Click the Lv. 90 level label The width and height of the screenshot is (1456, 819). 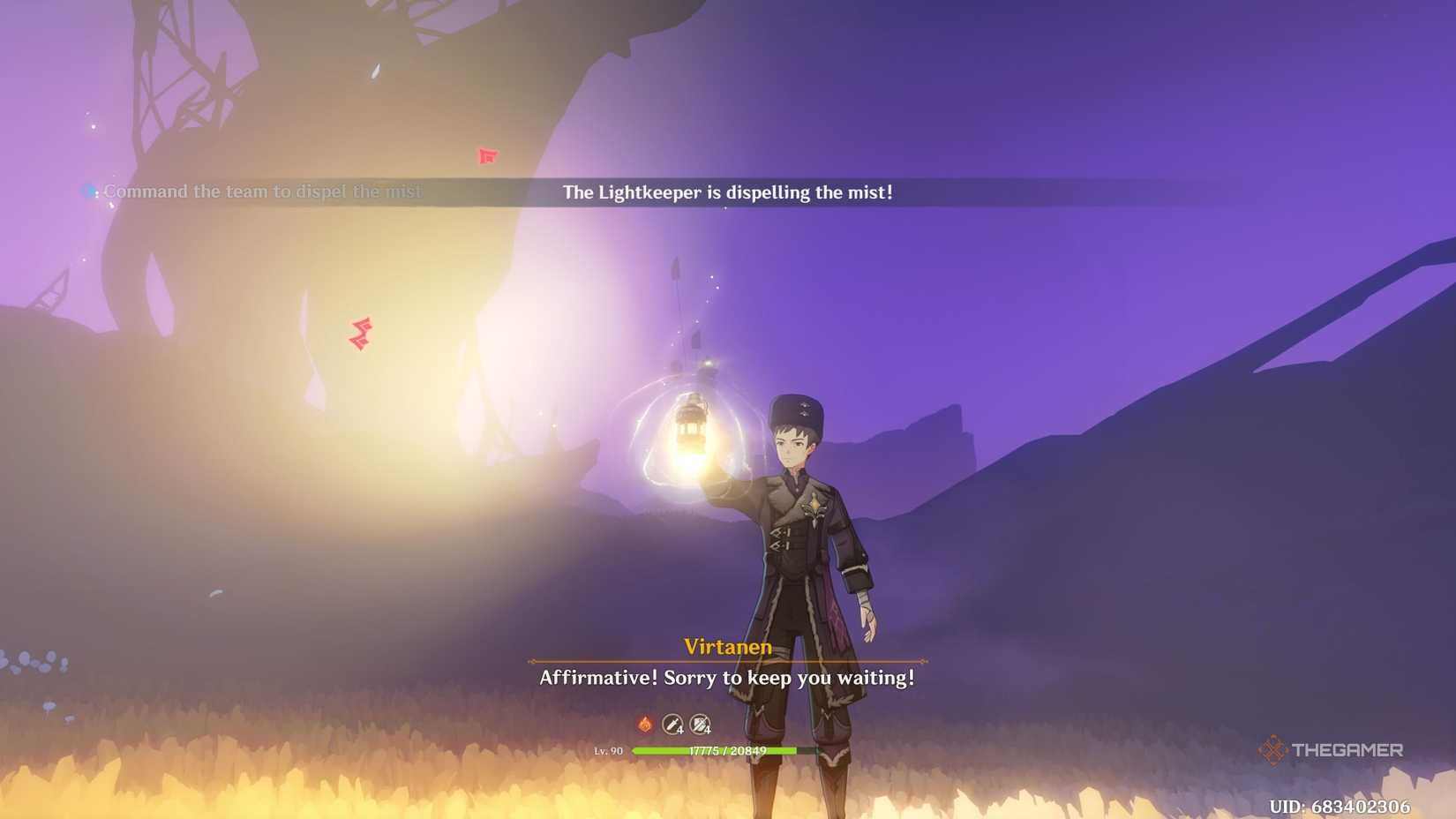pos(610,751)
